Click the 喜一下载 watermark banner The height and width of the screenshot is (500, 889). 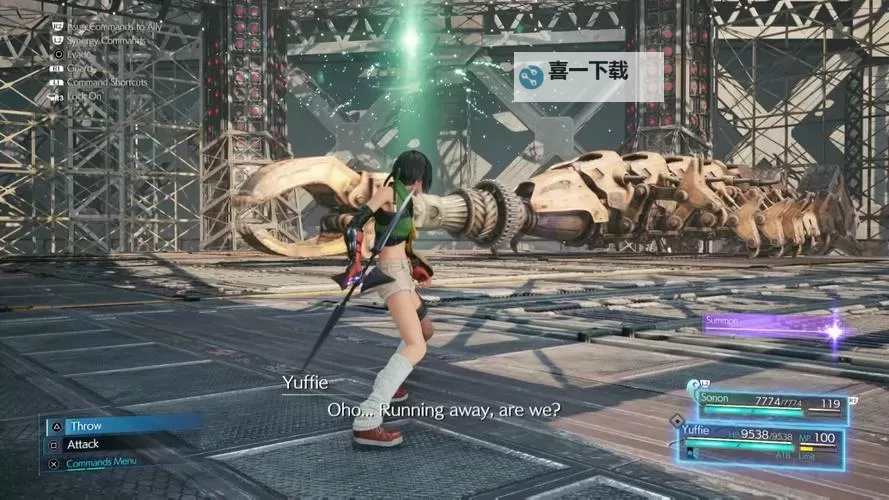tap(588, 76)
